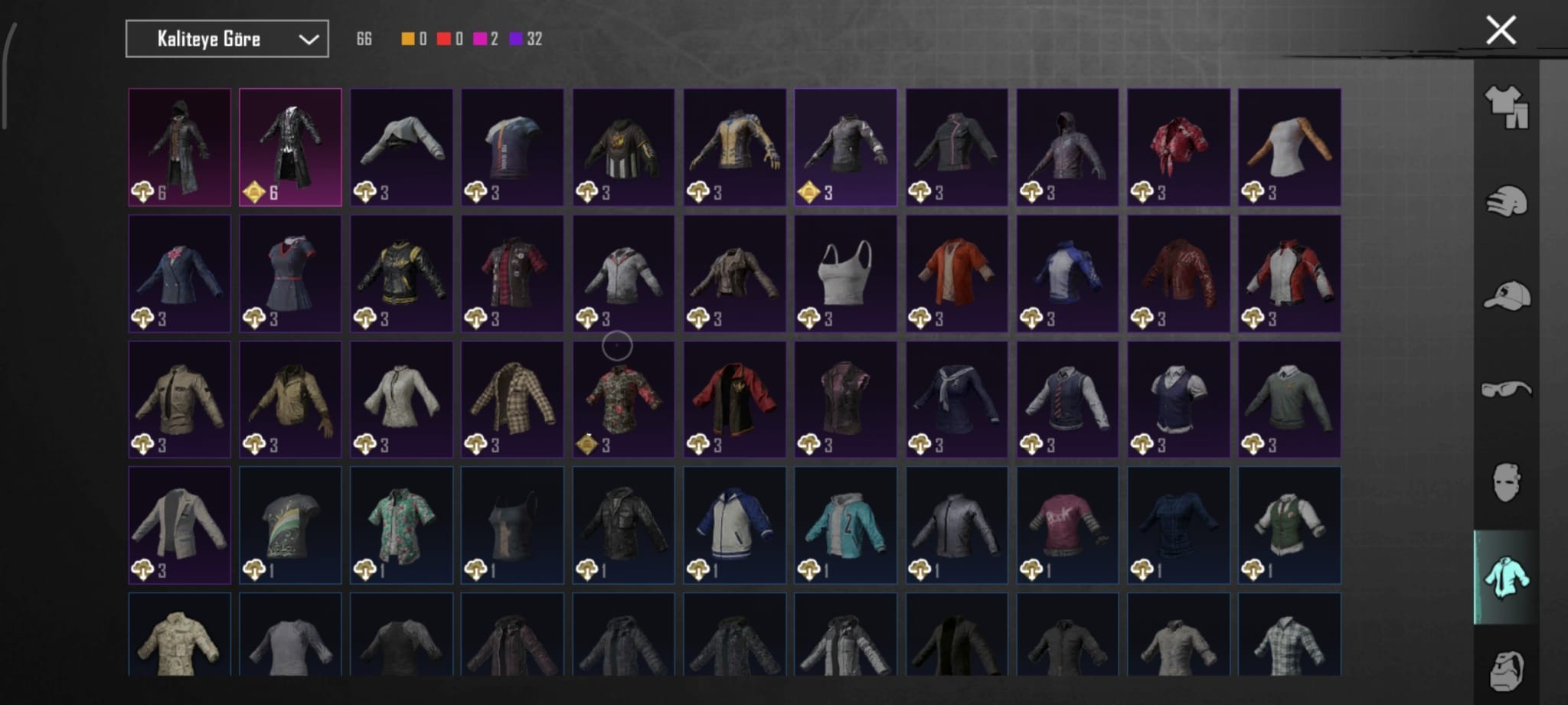
Task: Open the helmet category tab
Action: coord(1506,202)
